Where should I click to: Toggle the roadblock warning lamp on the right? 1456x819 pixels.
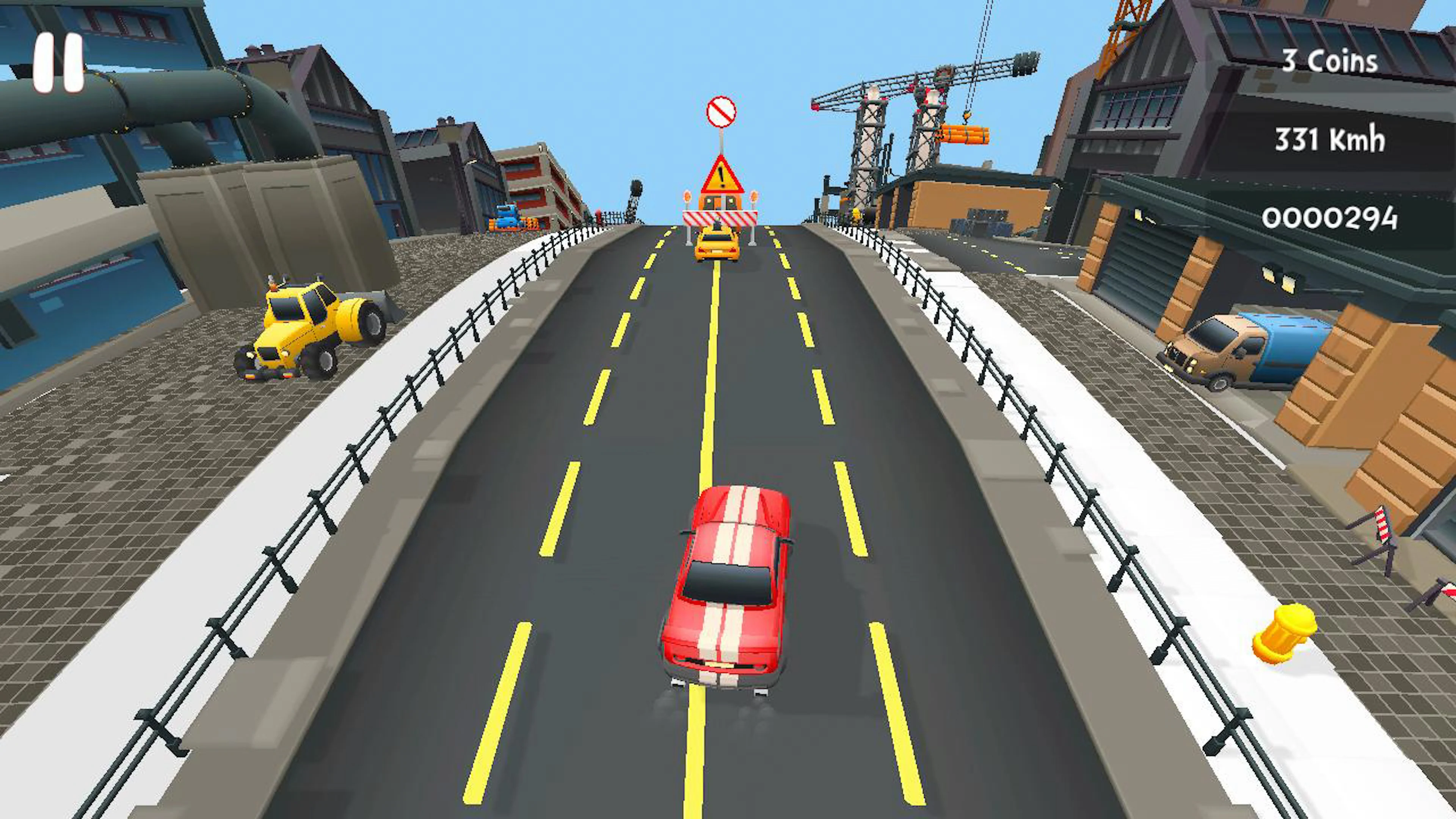point(754,197)
